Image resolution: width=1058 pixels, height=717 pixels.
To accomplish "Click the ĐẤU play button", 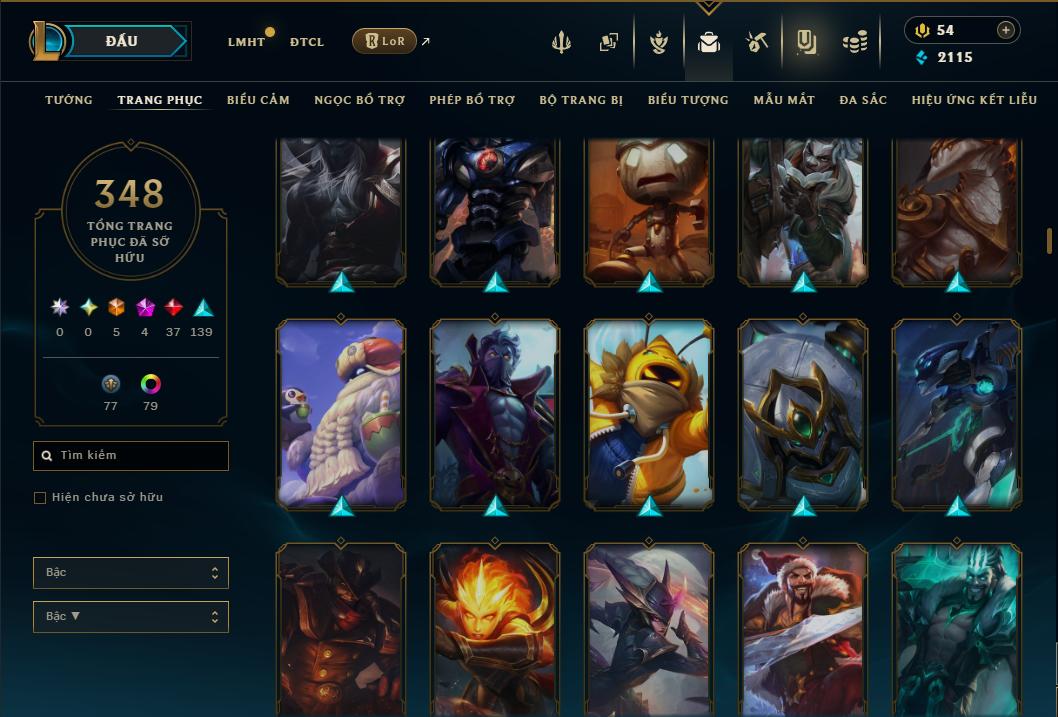I will [x=121, y=41].
